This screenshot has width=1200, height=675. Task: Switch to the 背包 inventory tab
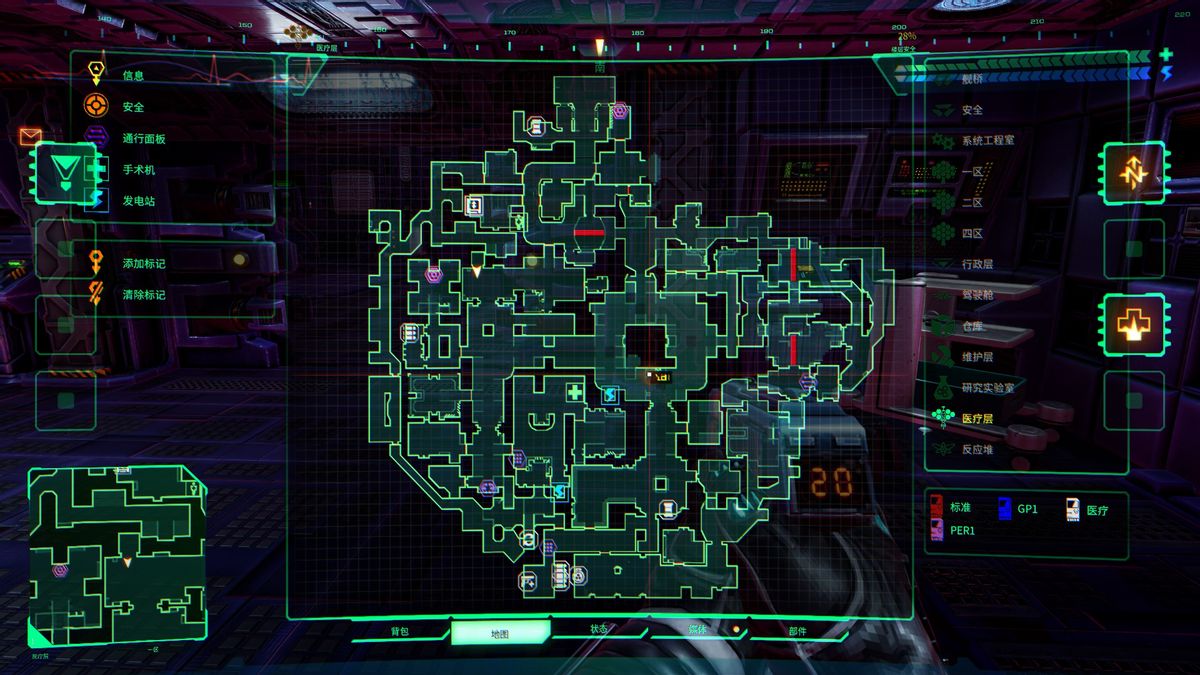pos(400,632)
